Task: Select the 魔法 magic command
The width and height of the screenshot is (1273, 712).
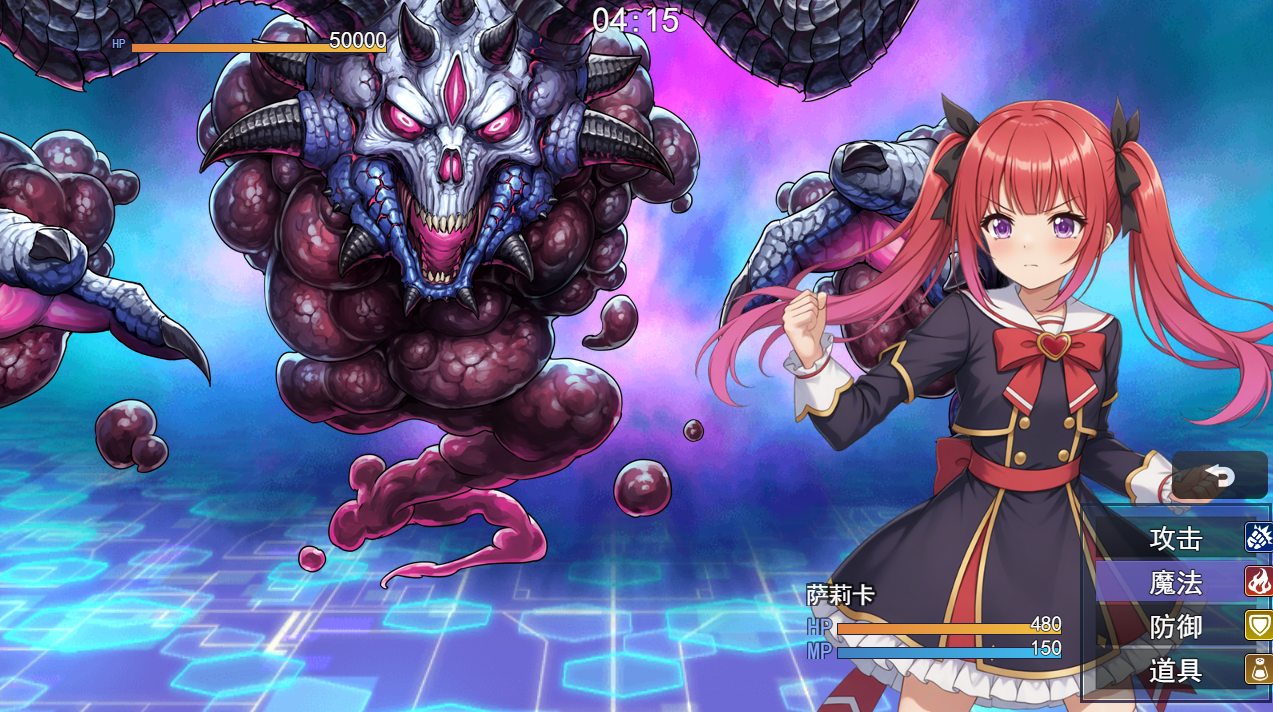Action: pyautogui.click(x=1177, y=582)
